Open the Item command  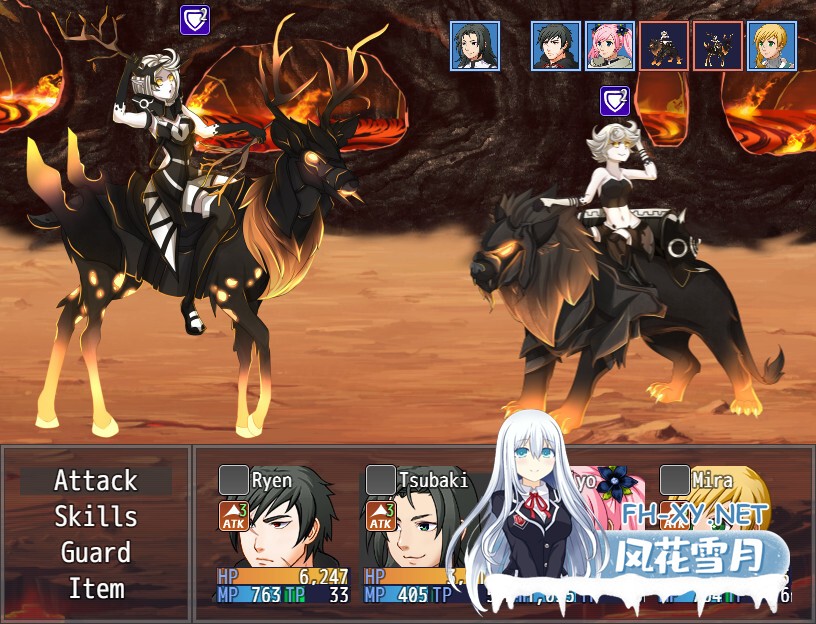point(96,589)
